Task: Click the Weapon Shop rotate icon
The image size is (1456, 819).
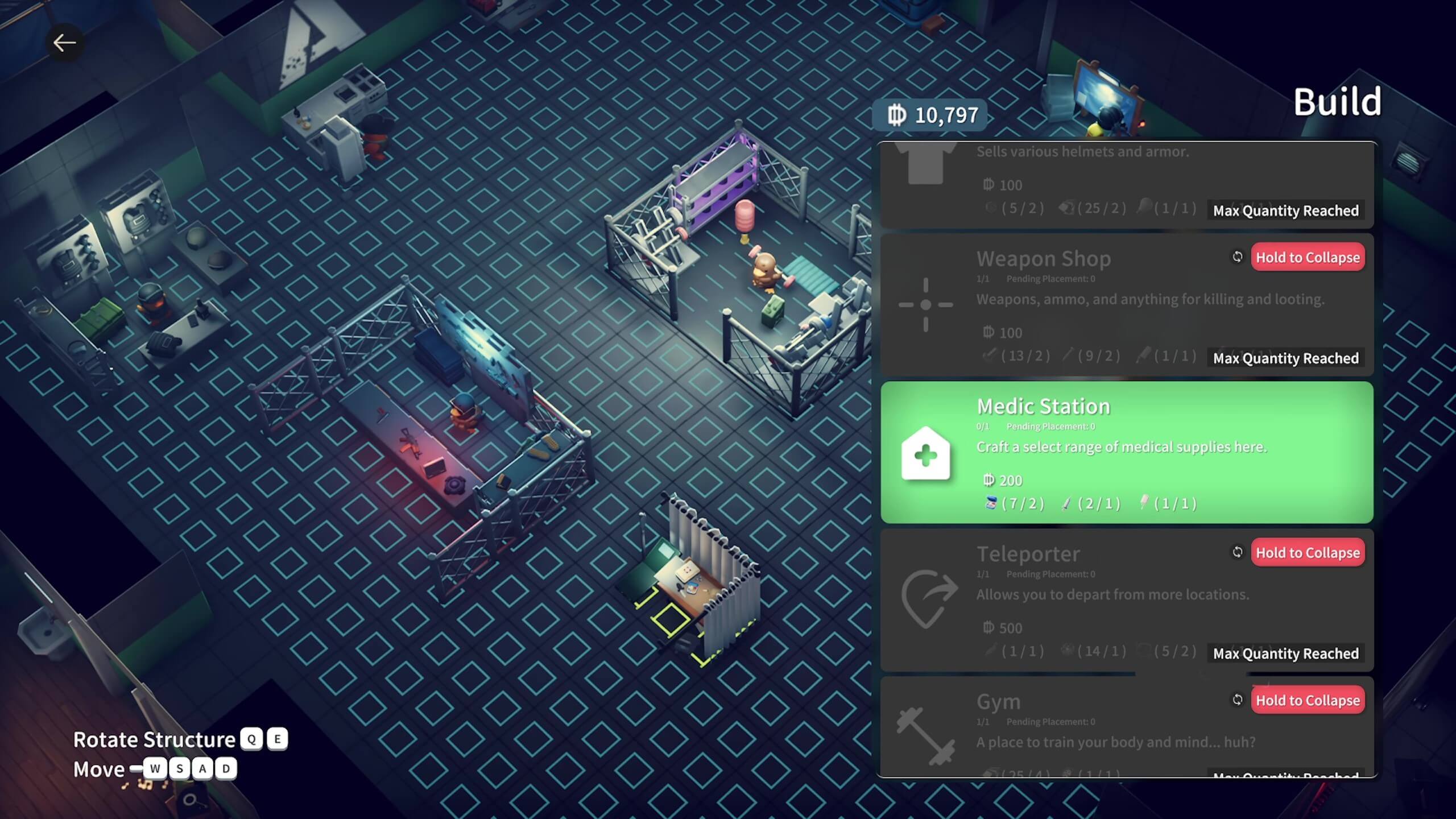Action: click(x=1237, y=257)
